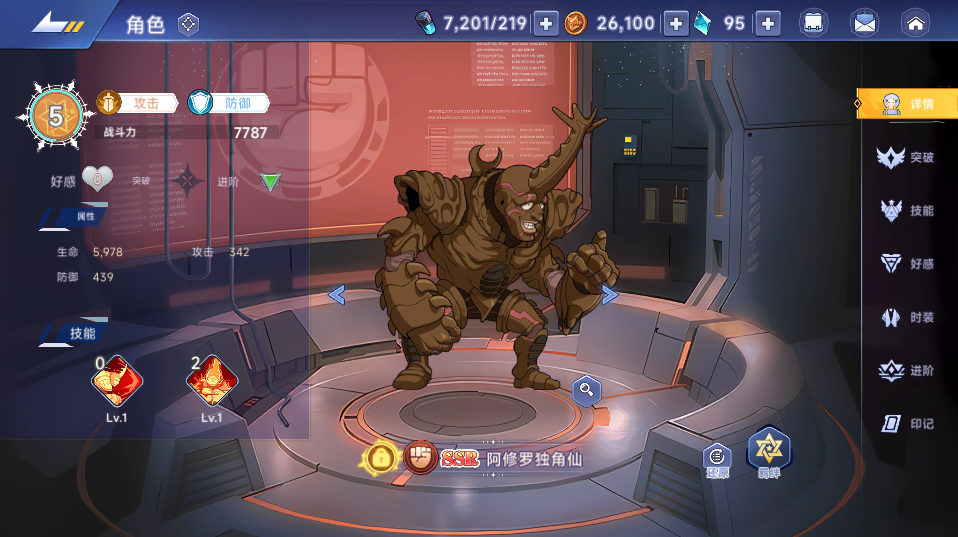This screenshot has width=958, height=537.
Task: Switch to the 技能 skills tab
Action: [908, 211]
